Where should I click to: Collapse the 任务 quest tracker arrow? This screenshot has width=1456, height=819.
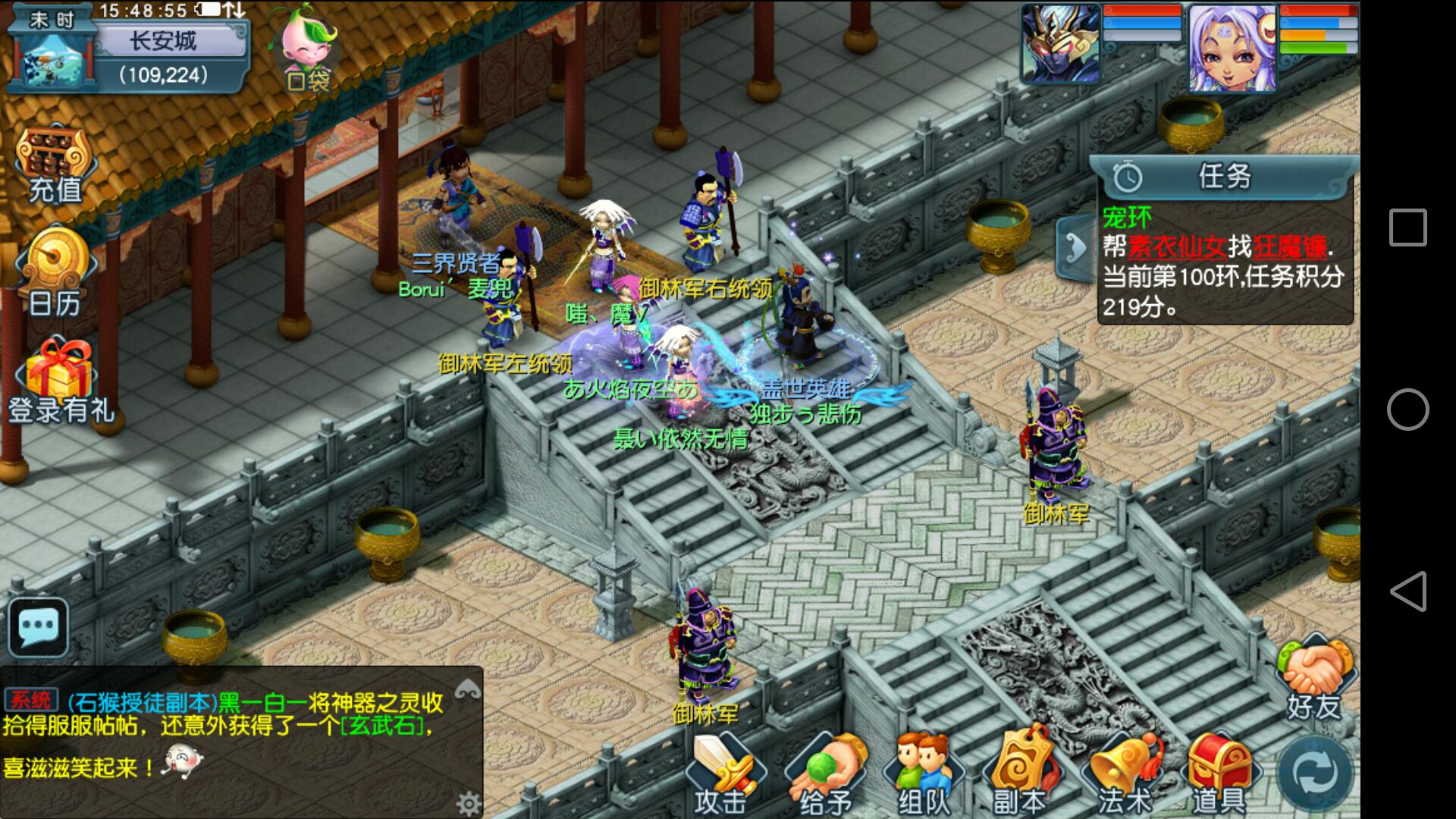(x=1074, y=247)
